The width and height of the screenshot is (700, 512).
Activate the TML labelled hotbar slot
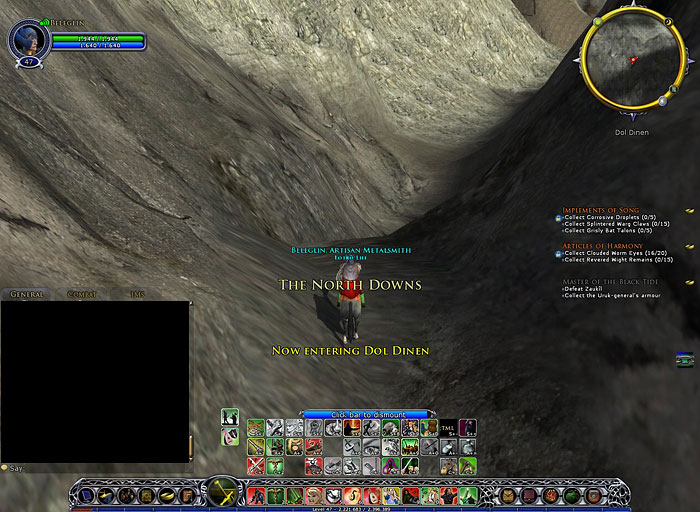[x=448, y=428]
